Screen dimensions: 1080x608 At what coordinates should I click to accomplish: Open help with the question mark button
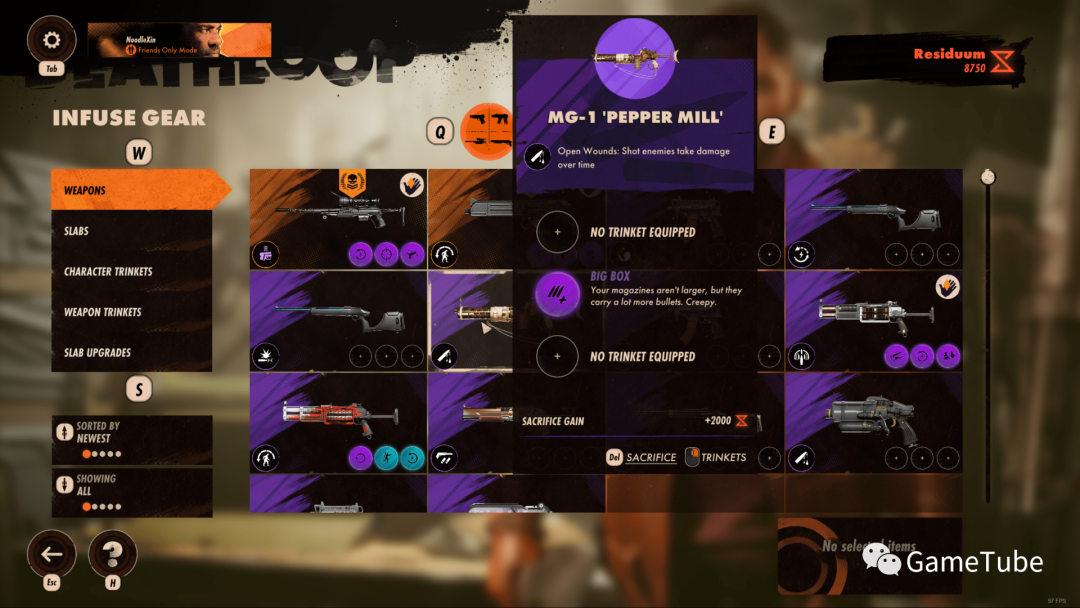[113, 553]
